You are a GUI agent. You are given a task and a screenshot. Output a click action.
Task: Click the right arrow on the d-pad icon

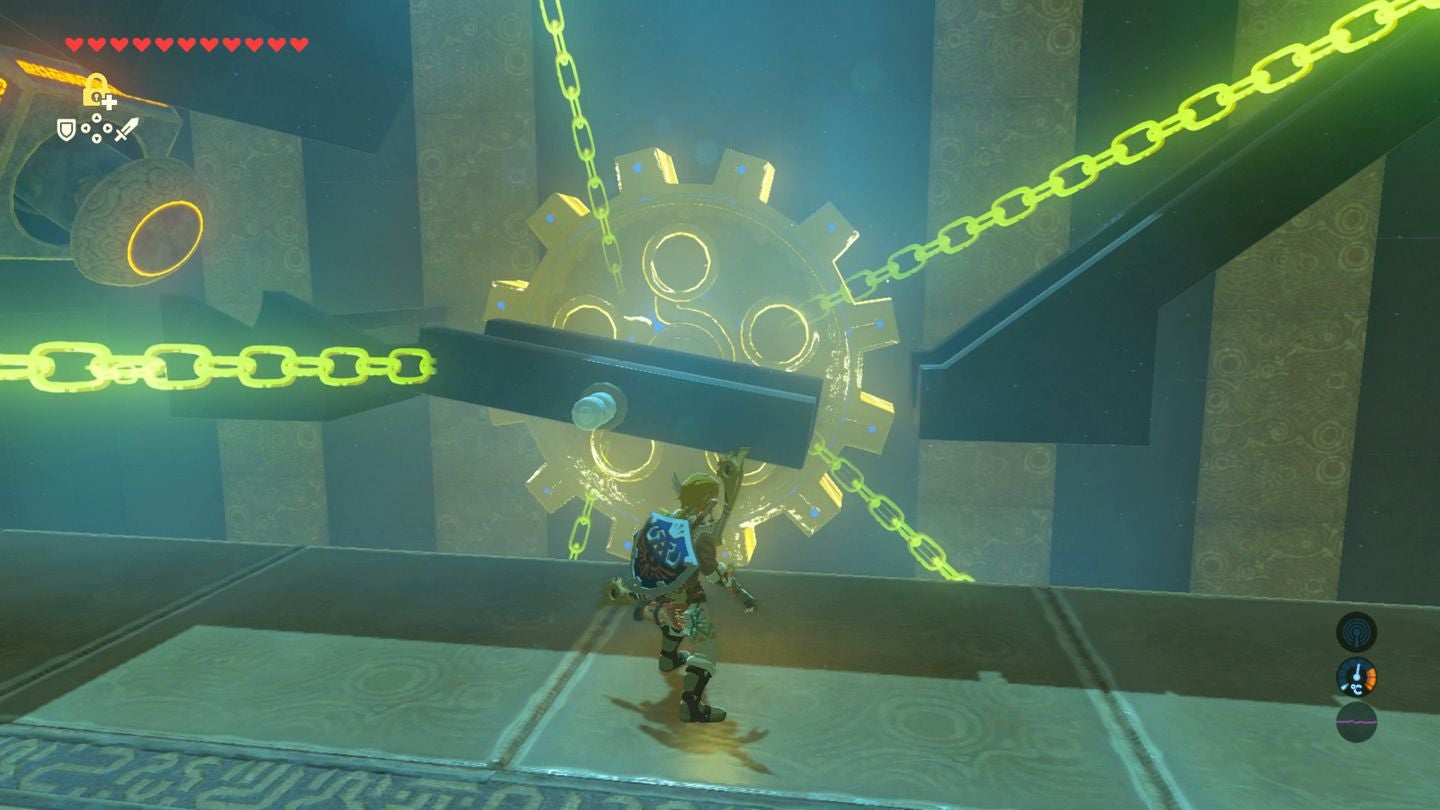click(107, 128)
